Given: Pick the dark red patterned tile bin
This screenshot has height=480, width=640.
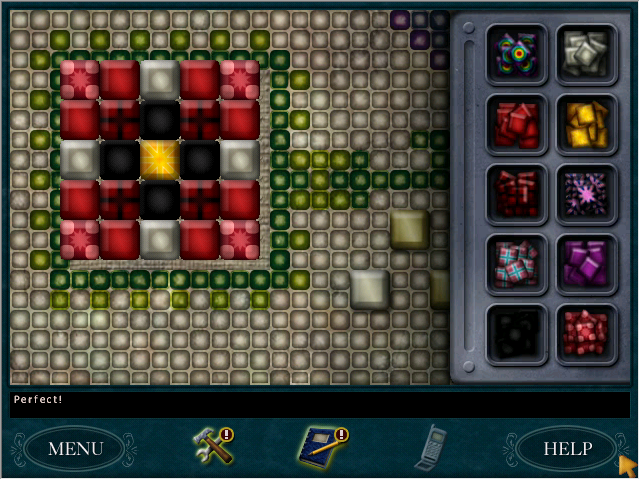Looking at the screenshot, I should pos(517,193).
